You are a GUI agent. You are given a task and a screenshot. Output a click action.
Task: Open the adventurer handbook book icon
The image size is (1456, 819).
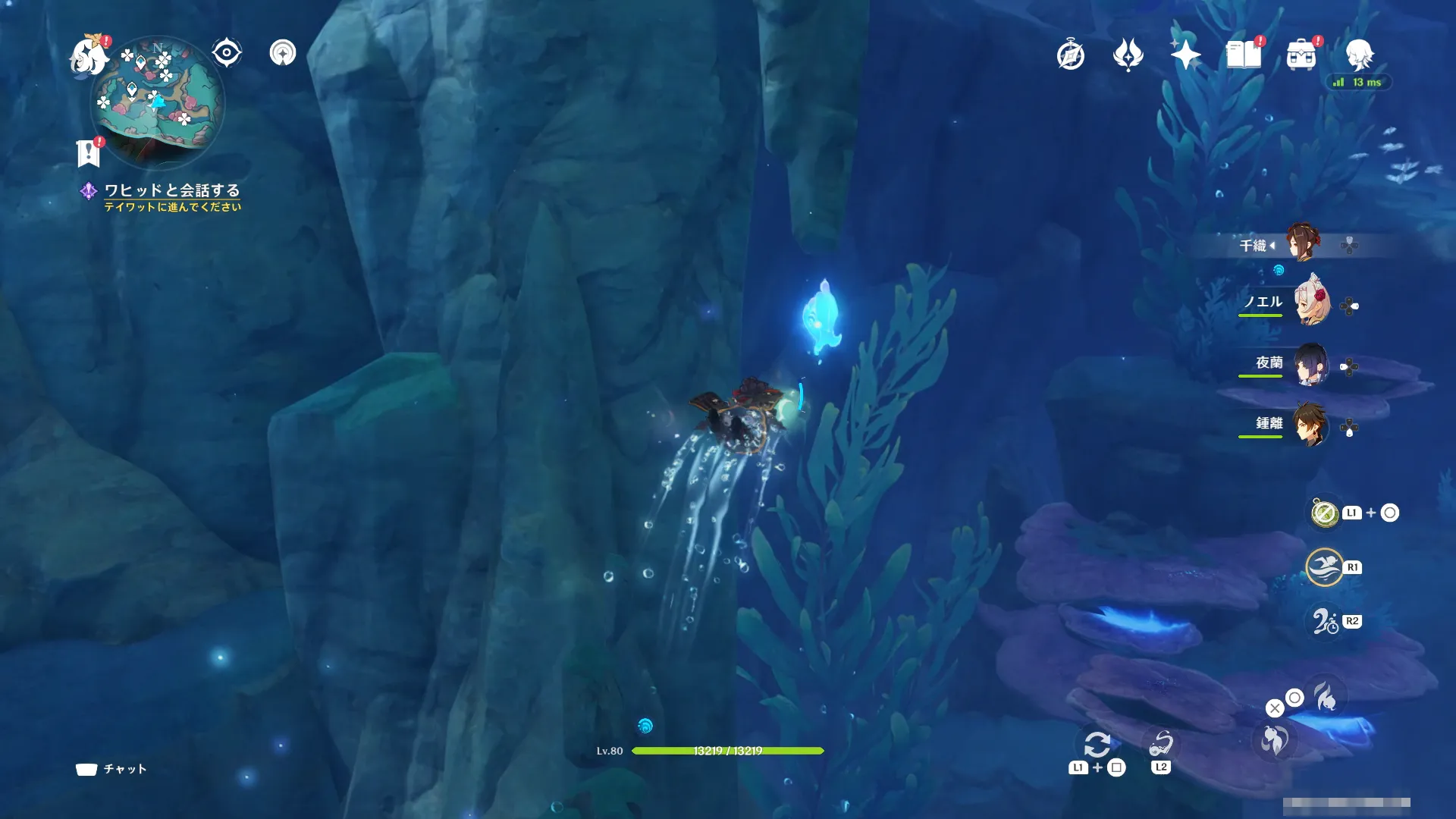tap(1243, 55)
